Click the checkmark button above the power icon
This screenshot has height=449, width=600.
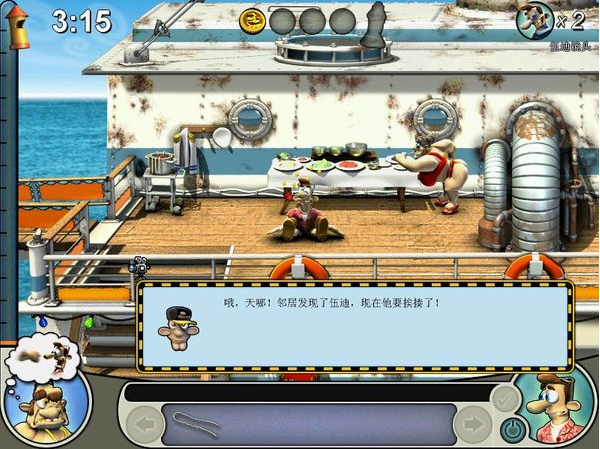coord(506,398)
